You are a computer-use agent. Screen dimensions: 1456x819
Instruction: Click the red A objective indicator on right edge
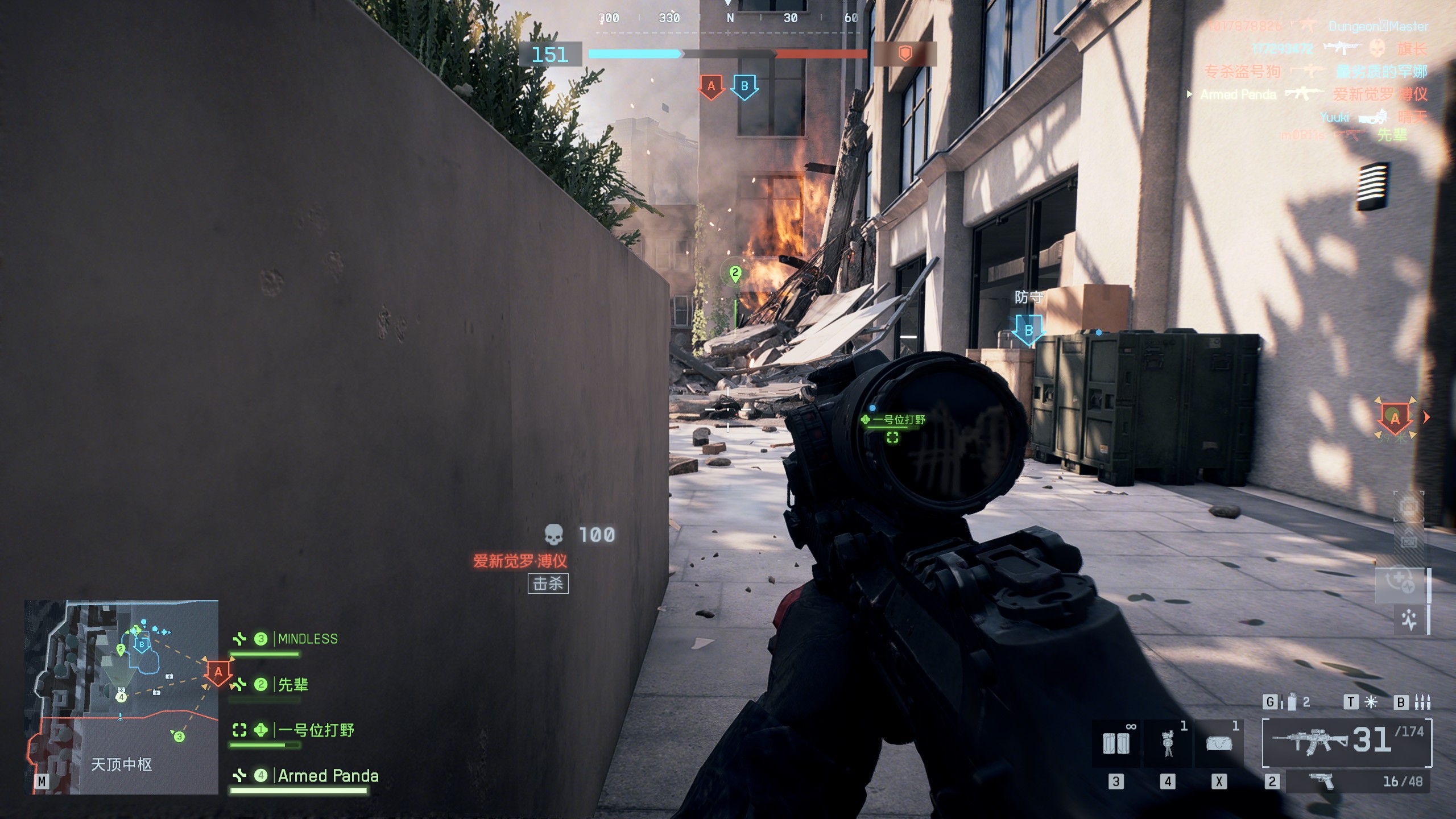[1395, 418]
